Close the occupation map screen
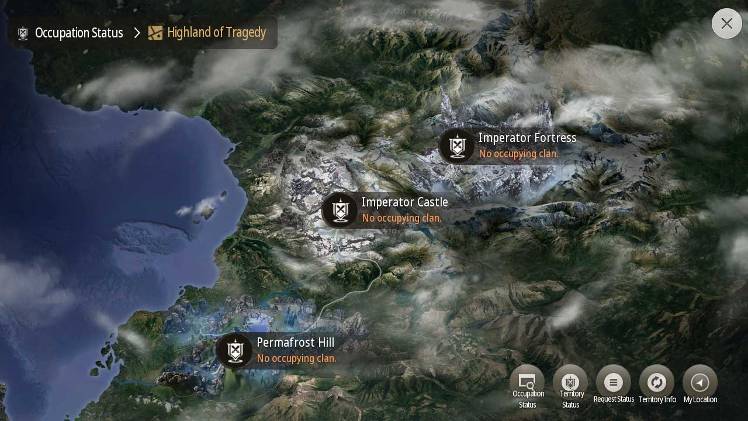This screenshot has width=748, height=421. pyautogui.click(x=727, y=25)
